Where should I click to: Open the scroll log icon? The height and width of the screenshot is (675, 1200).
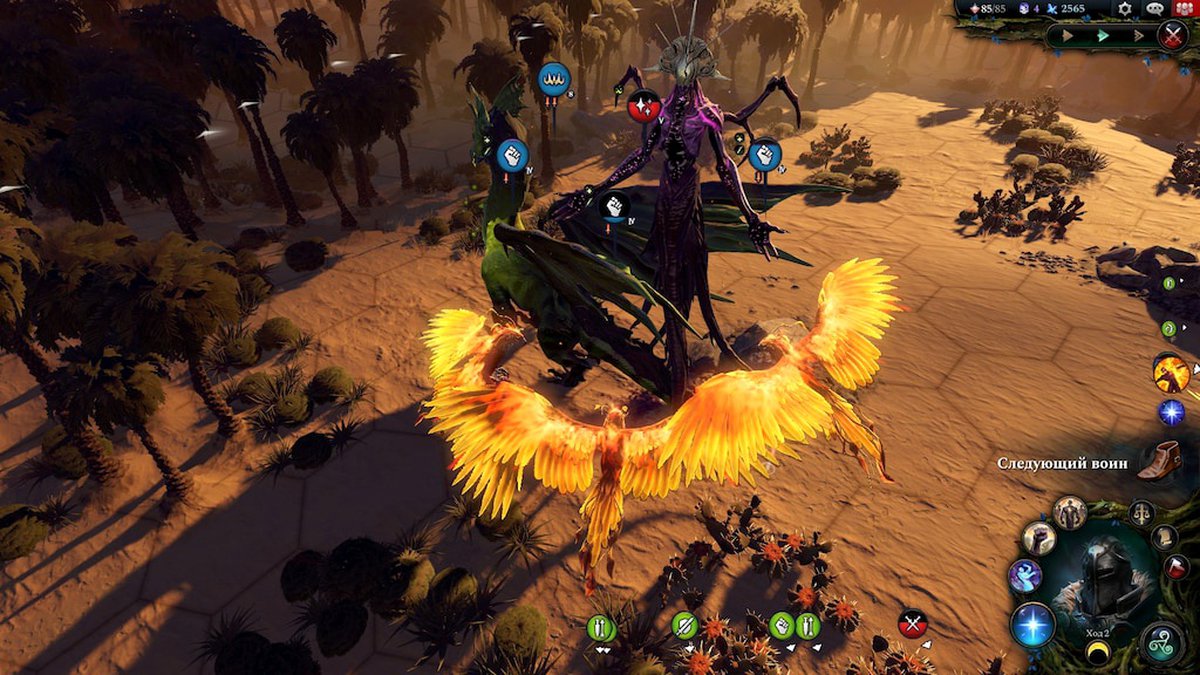point(1164,537)
